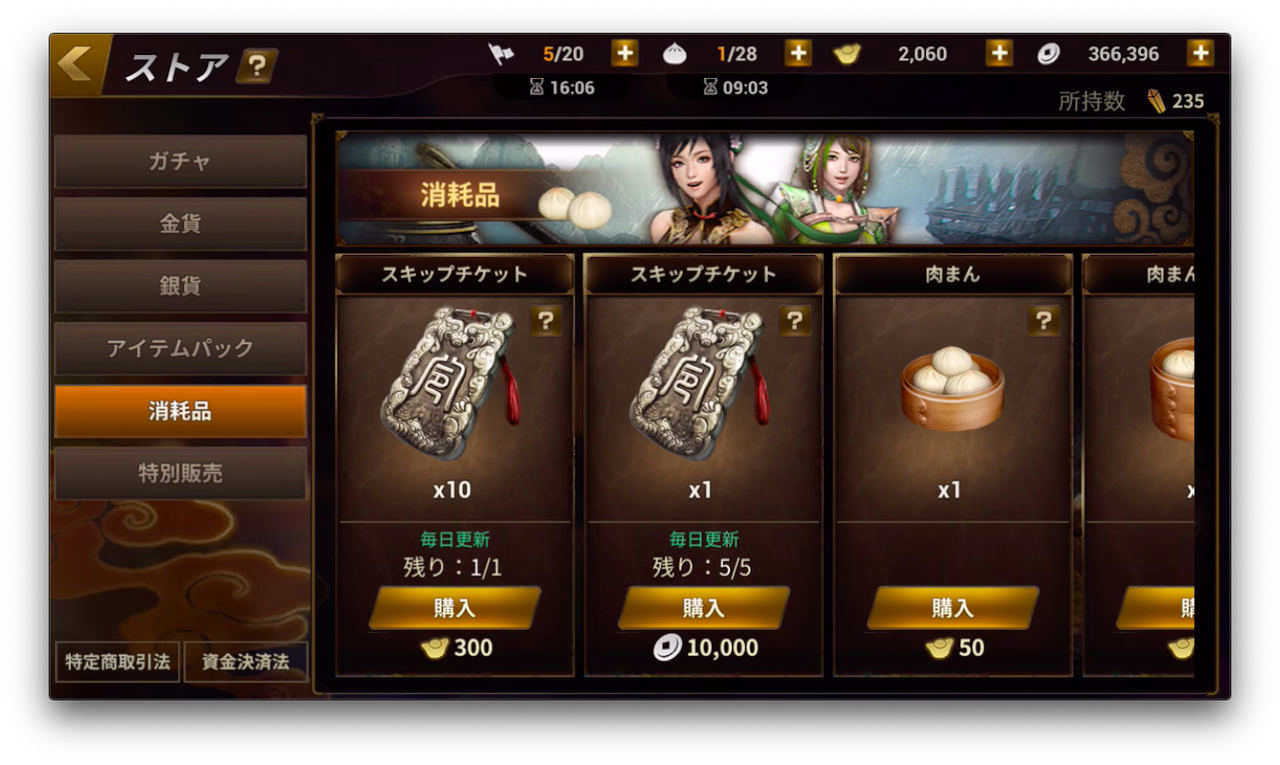This screenshot has width=1280, height=765.
Task: Open info for the 肉まん item
Action: 1044,320
